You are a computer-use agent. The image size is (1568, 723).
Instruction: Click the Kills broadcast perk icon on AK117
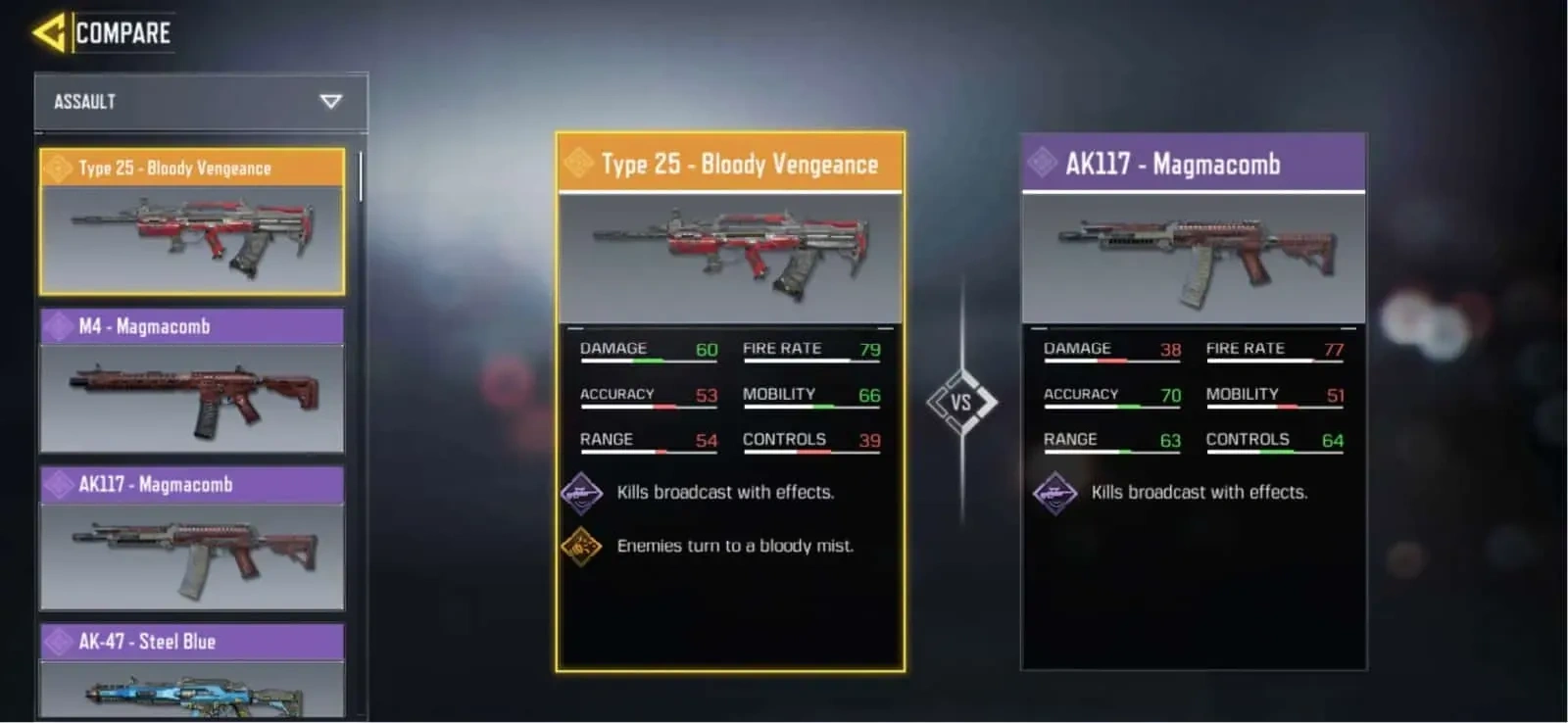[x=1056, y=492]
